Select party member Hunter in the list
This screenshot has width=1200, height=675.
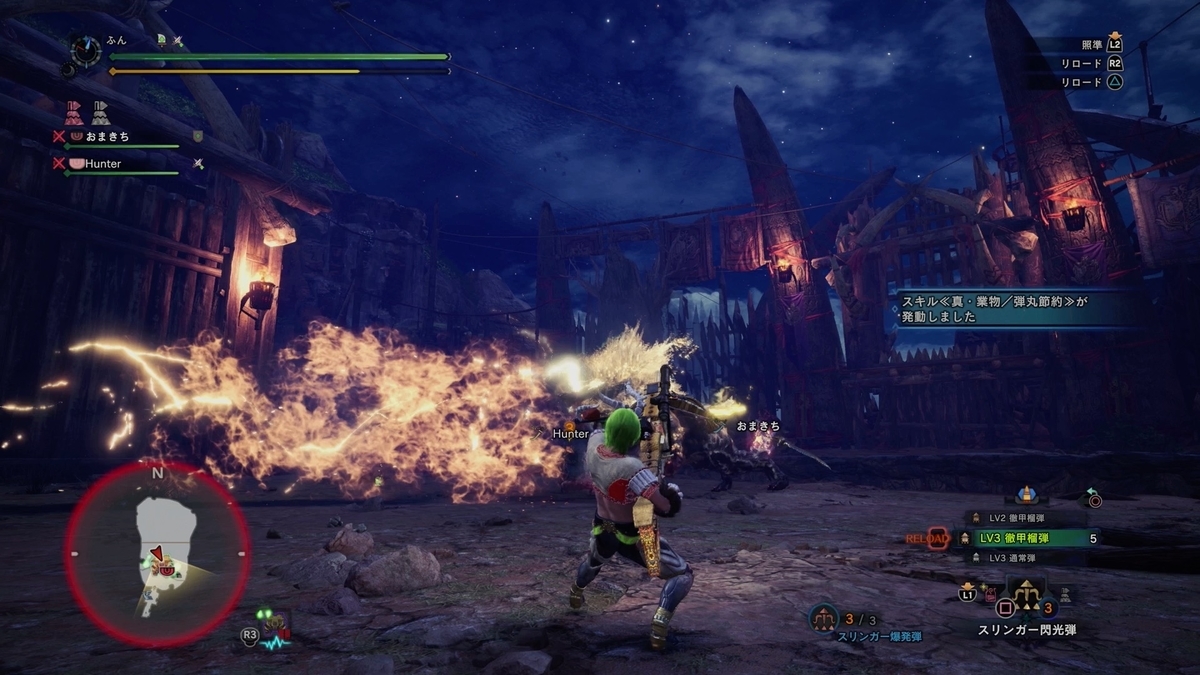(x=108, y=163)
